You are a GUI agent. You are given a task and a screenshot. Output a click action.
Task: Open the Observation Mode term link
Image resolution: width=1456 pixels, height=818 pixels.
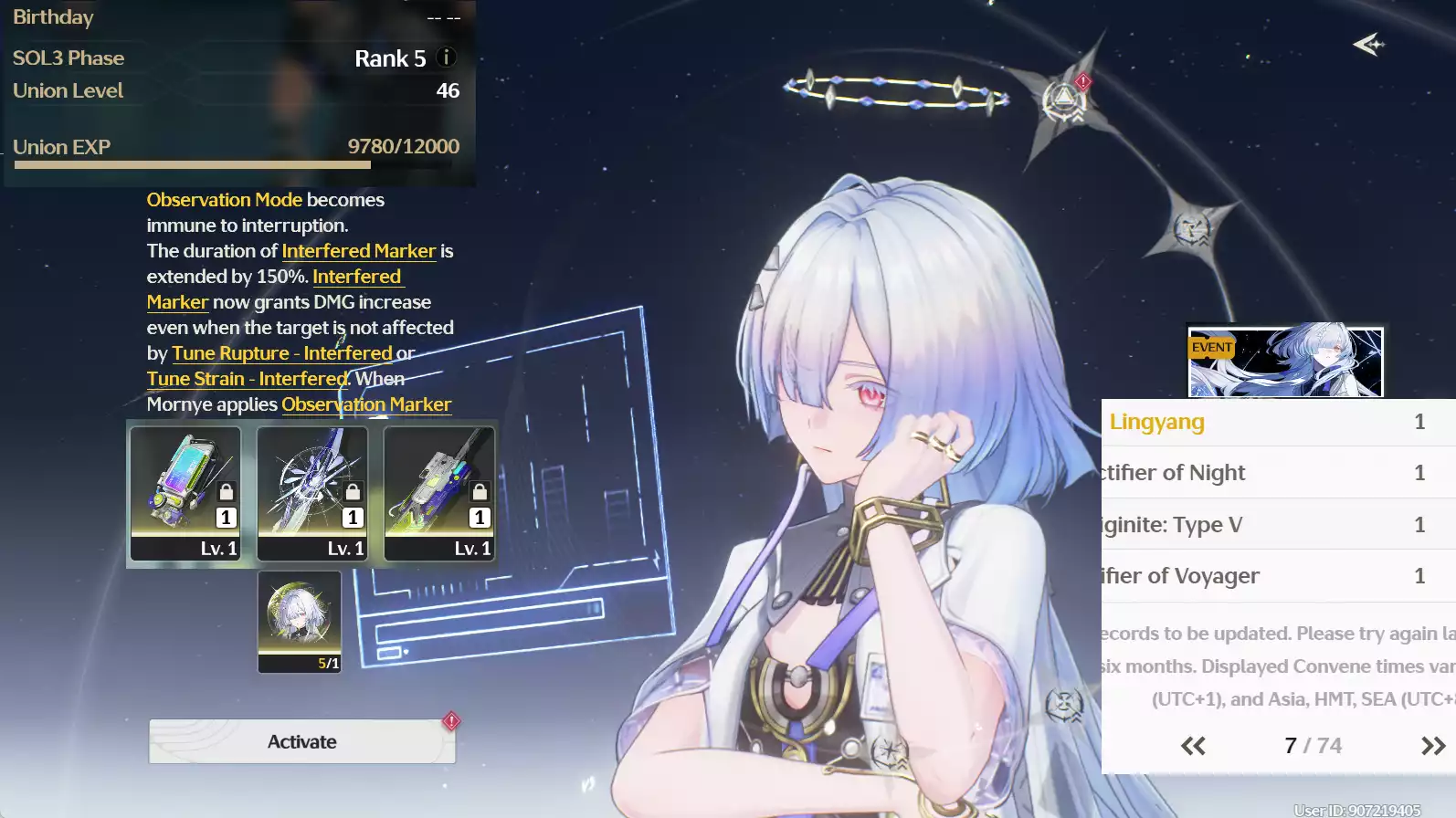coord(224,200)
